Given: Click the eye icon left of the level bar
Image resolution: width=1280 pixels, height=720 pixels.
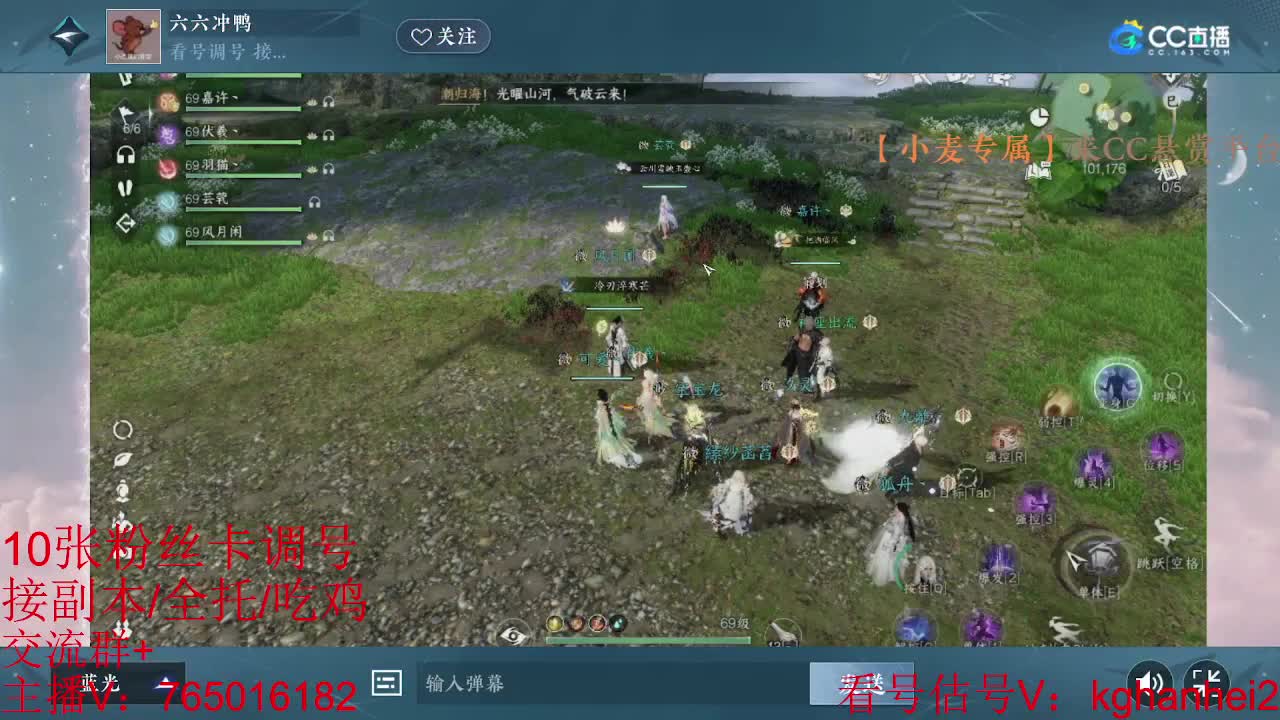Looking at the screenshot, I should [513, 634].
